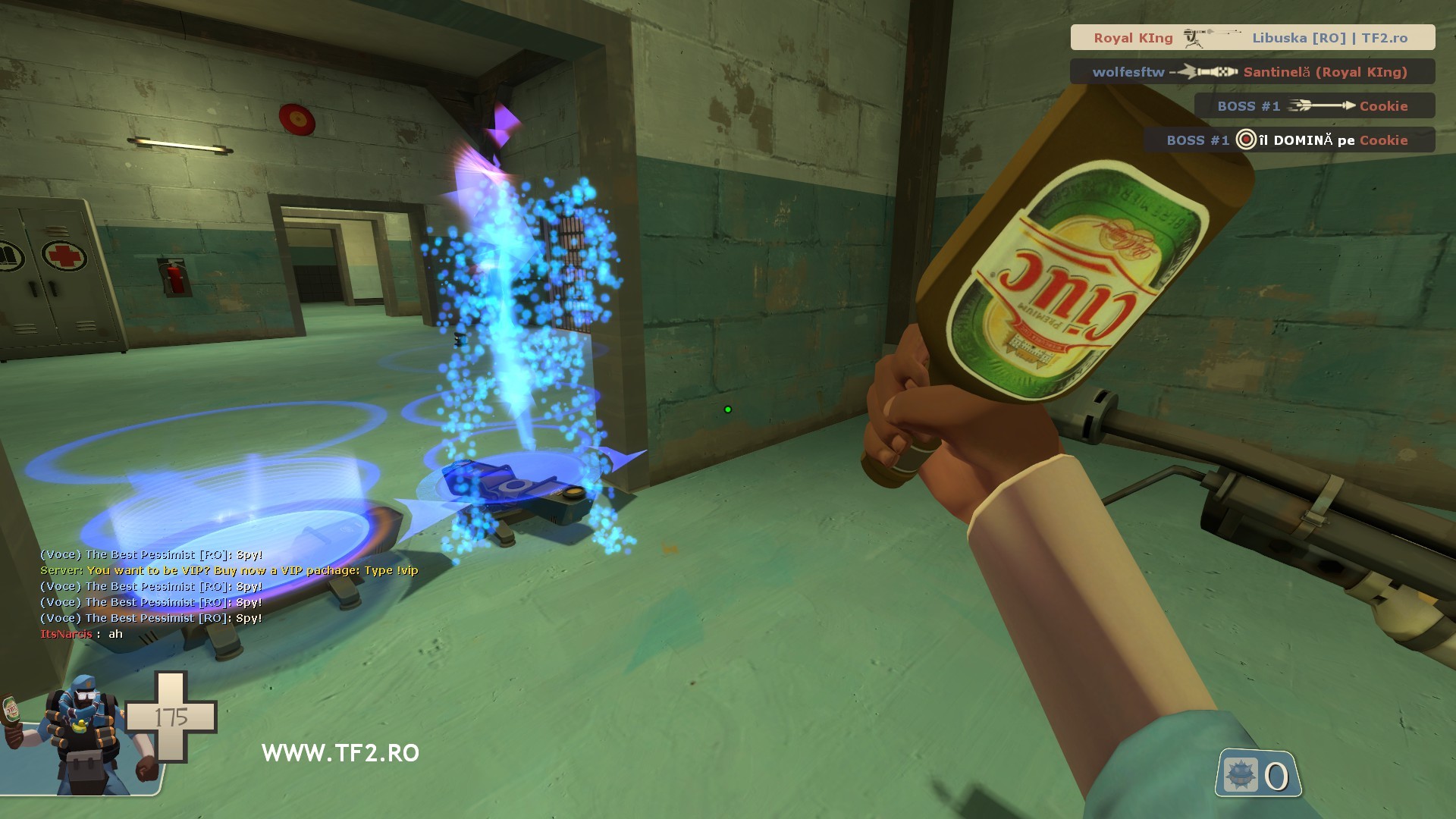Click the sentry gun kill icon beside Royal KIng
The height and width of the screenshot is (819, 1456).
point(1192,37)
